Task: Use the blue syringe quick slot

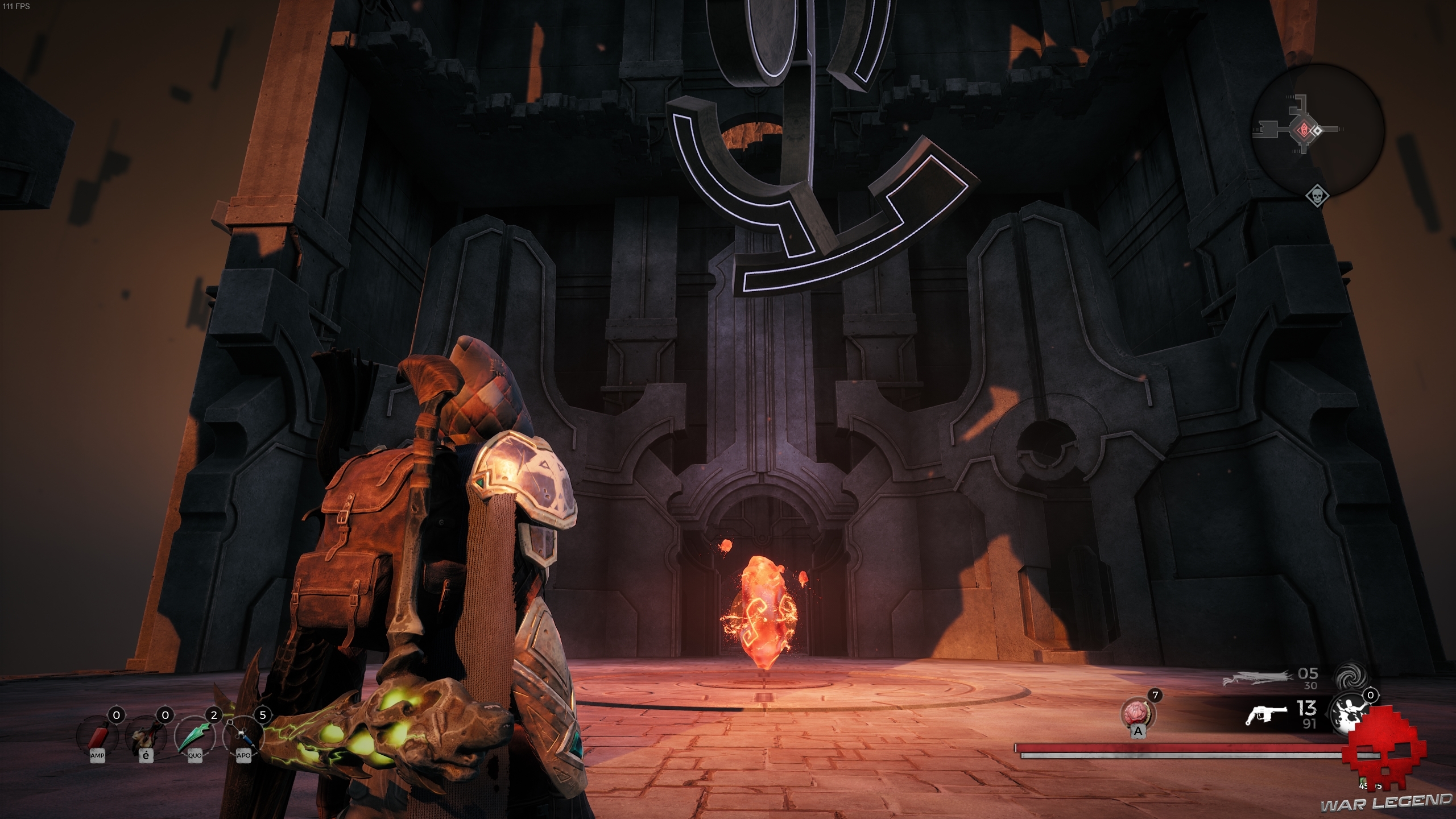Action: pyautogui.click(x=243, y=738)
